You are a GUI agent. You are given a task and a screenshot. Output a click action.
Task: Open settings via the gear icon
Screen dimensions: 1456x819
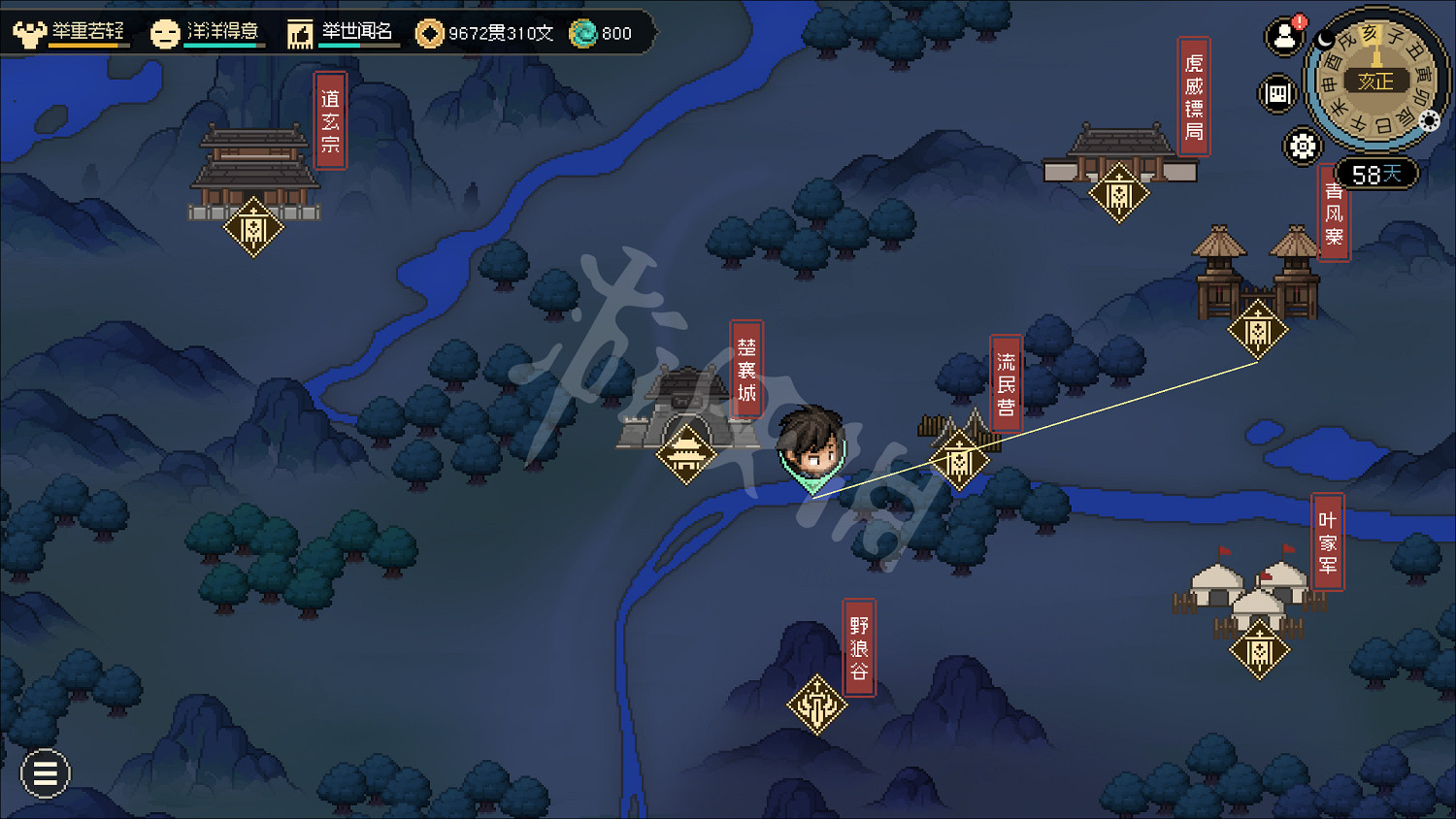[1303, 147]
